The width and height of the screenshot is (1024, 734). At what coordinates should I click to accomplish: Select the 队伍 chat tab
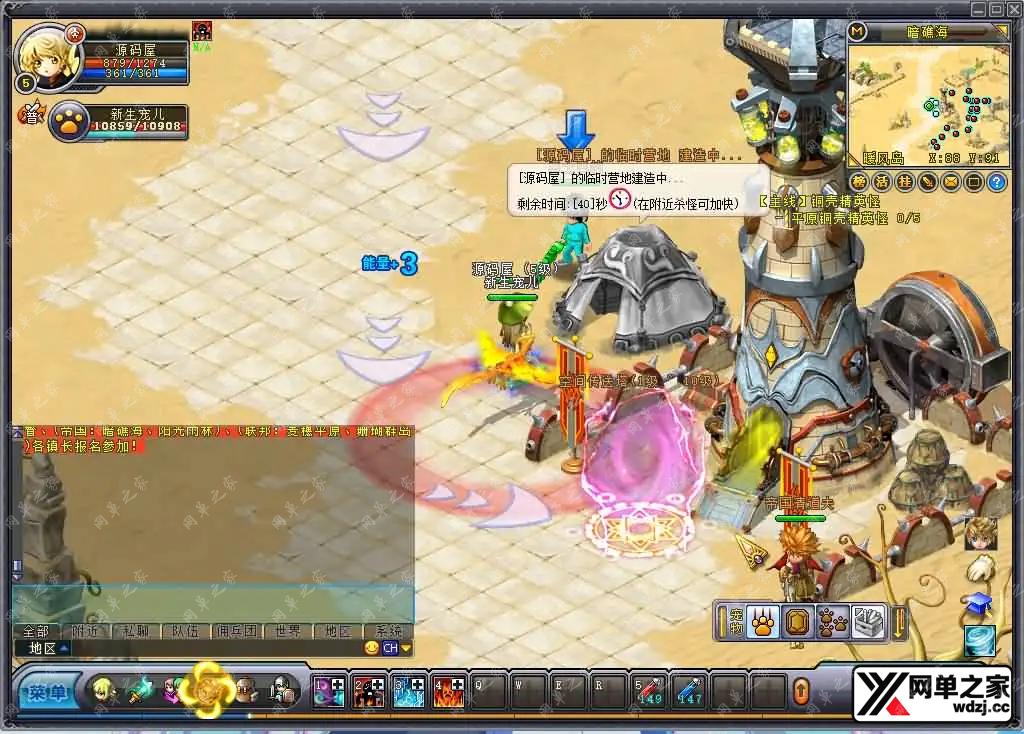coord(187,631)
